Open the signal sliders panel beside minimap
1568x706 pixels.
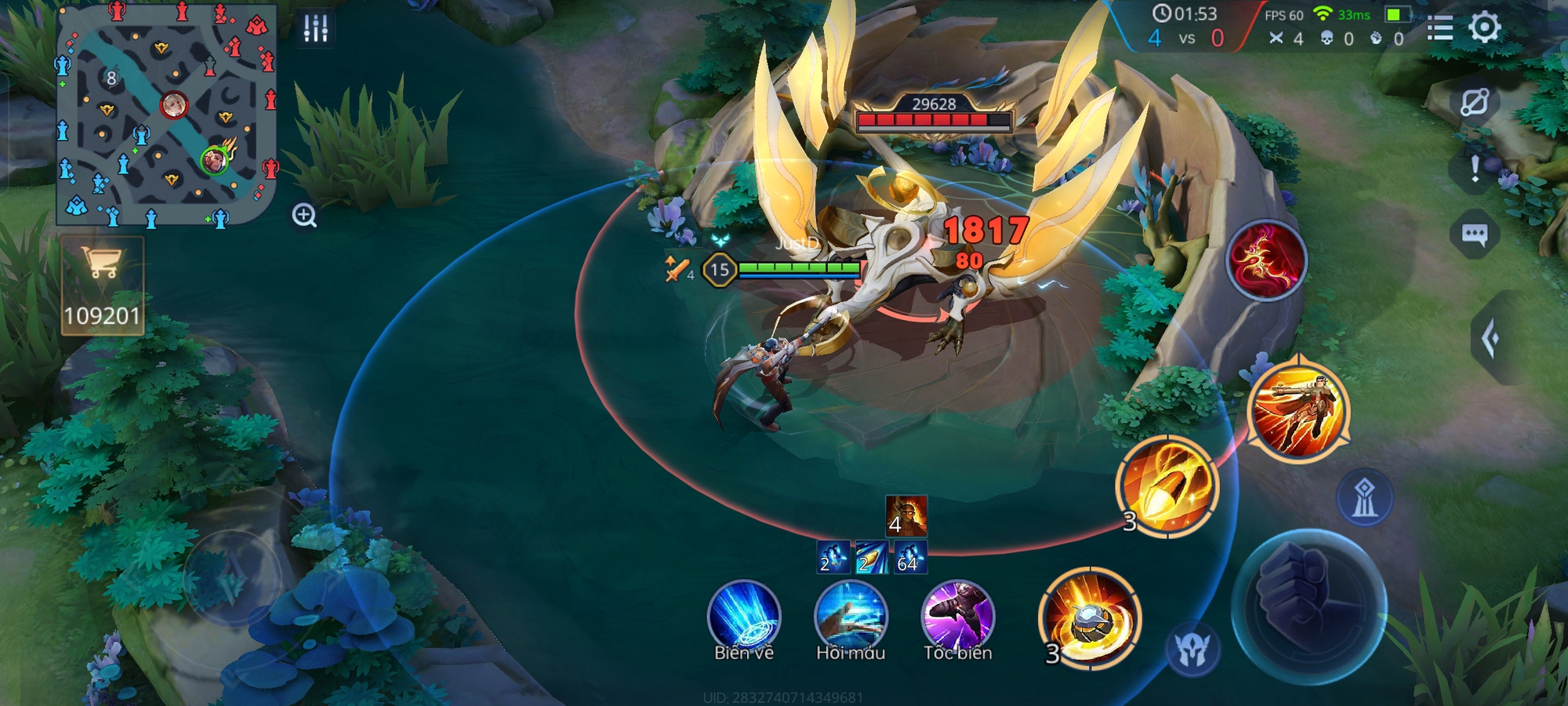point(315,28)
